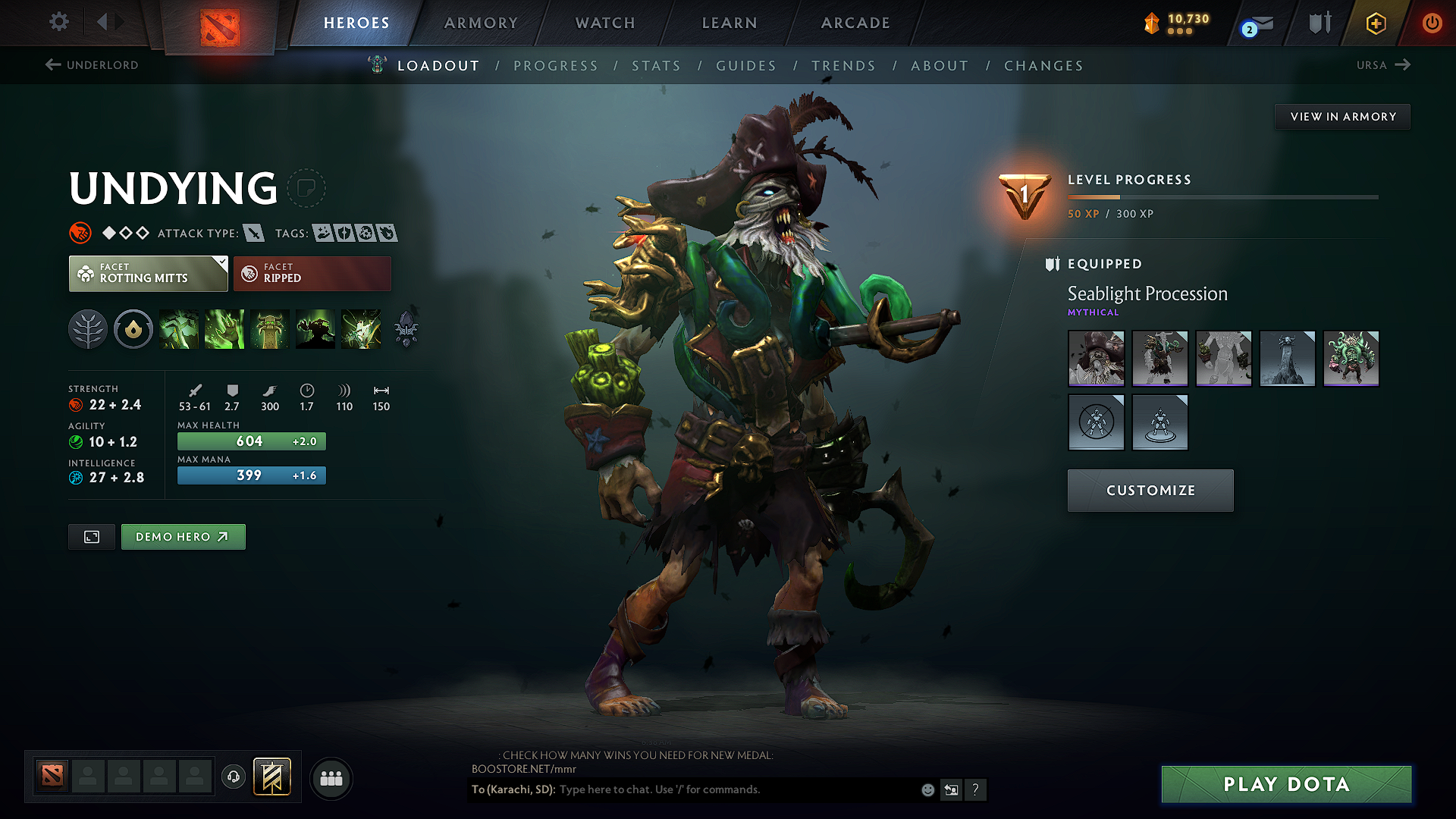Open the settings gear menu
The width and height of the screenshot is (1456, 819).
(59, 22)
